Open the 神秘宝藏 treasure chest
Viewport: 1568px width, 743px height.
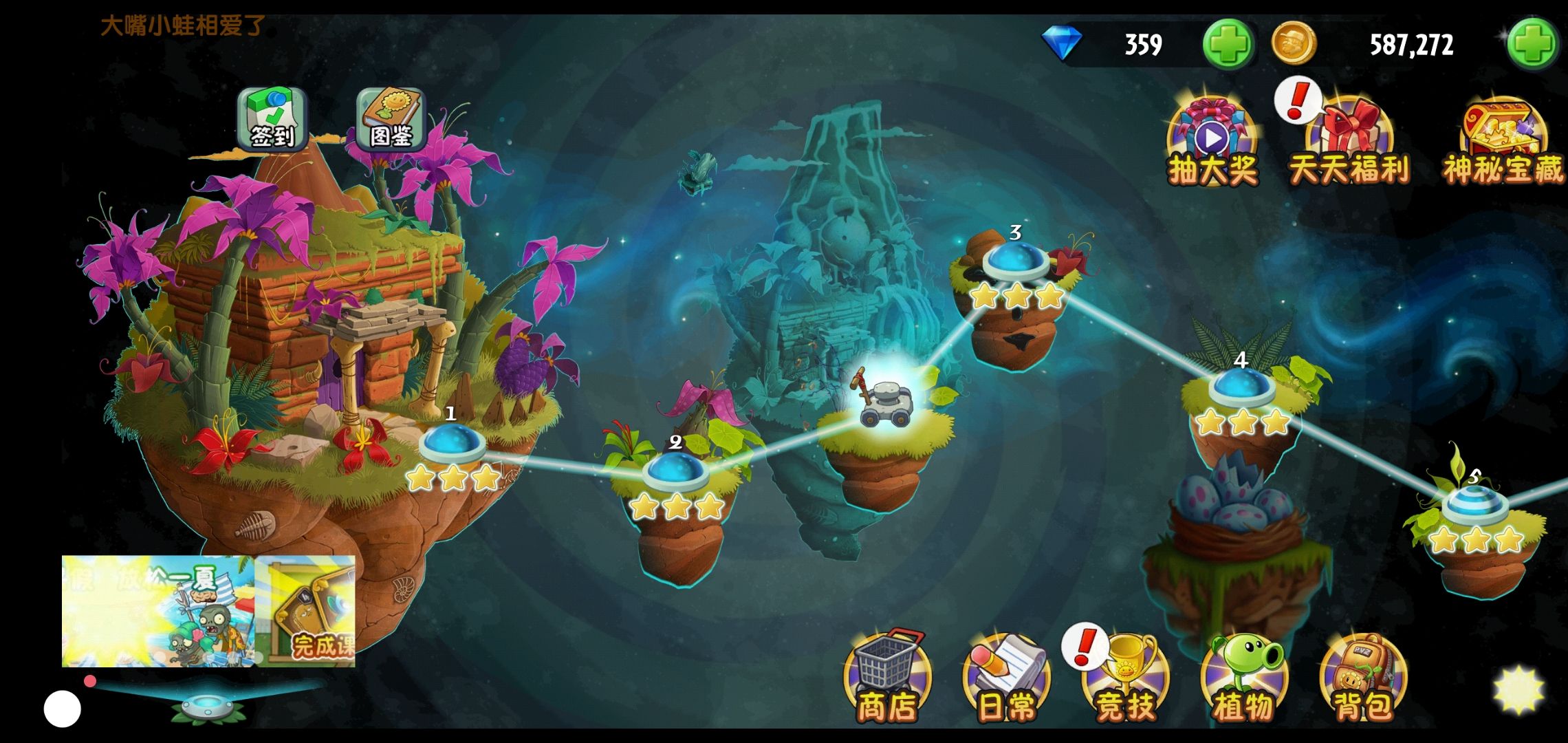[1503, 143]
